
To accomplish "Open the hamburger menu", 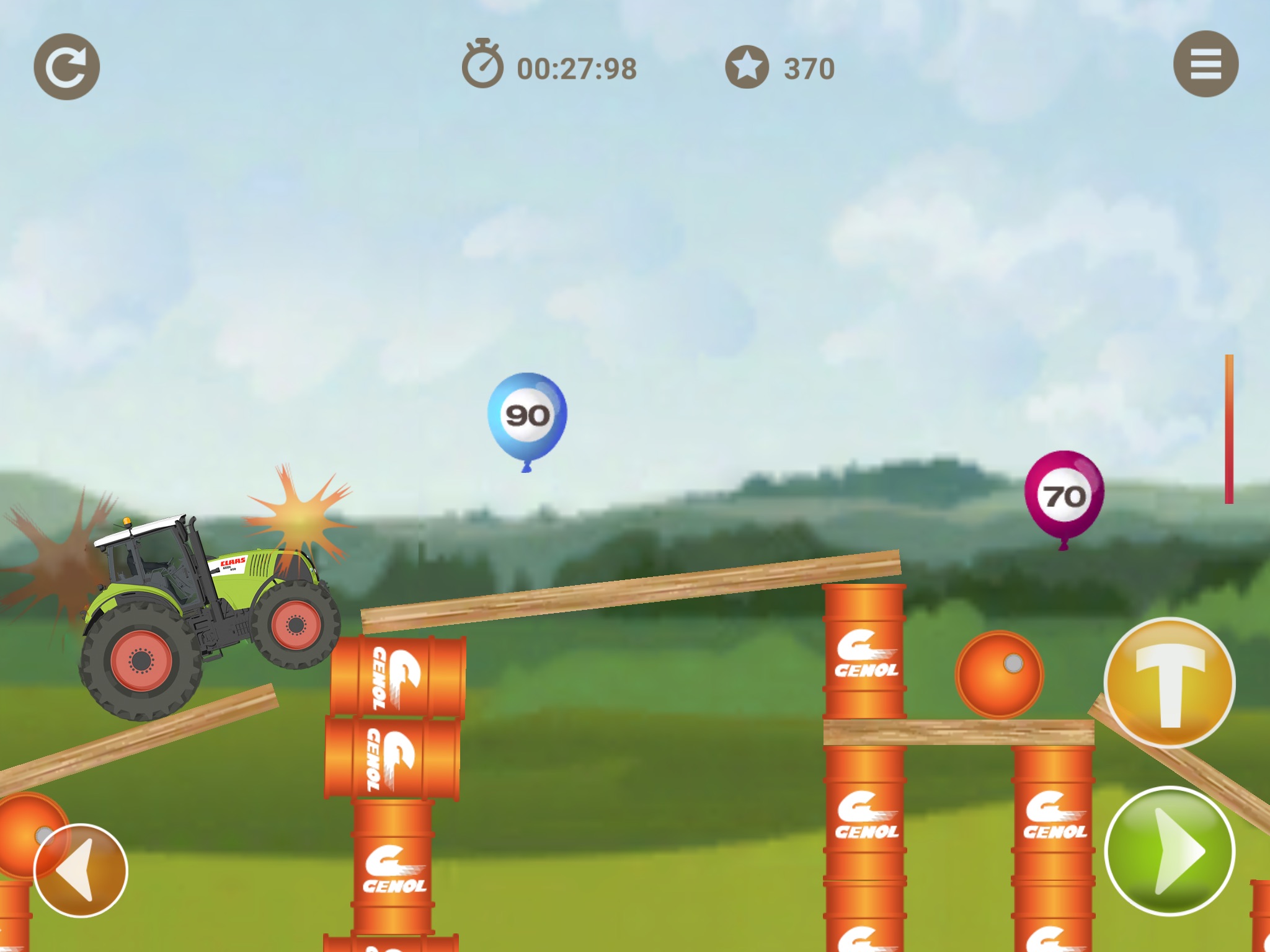I will (x=1205, y=64).
